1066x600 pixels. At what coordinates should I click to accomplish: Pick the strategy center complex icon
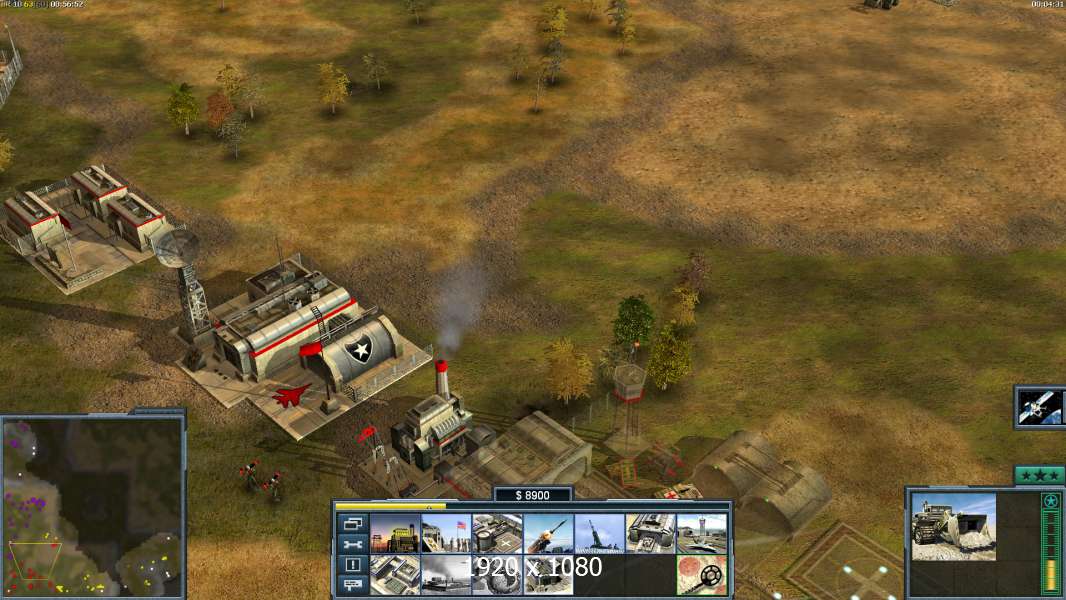(x=396, y=574)
